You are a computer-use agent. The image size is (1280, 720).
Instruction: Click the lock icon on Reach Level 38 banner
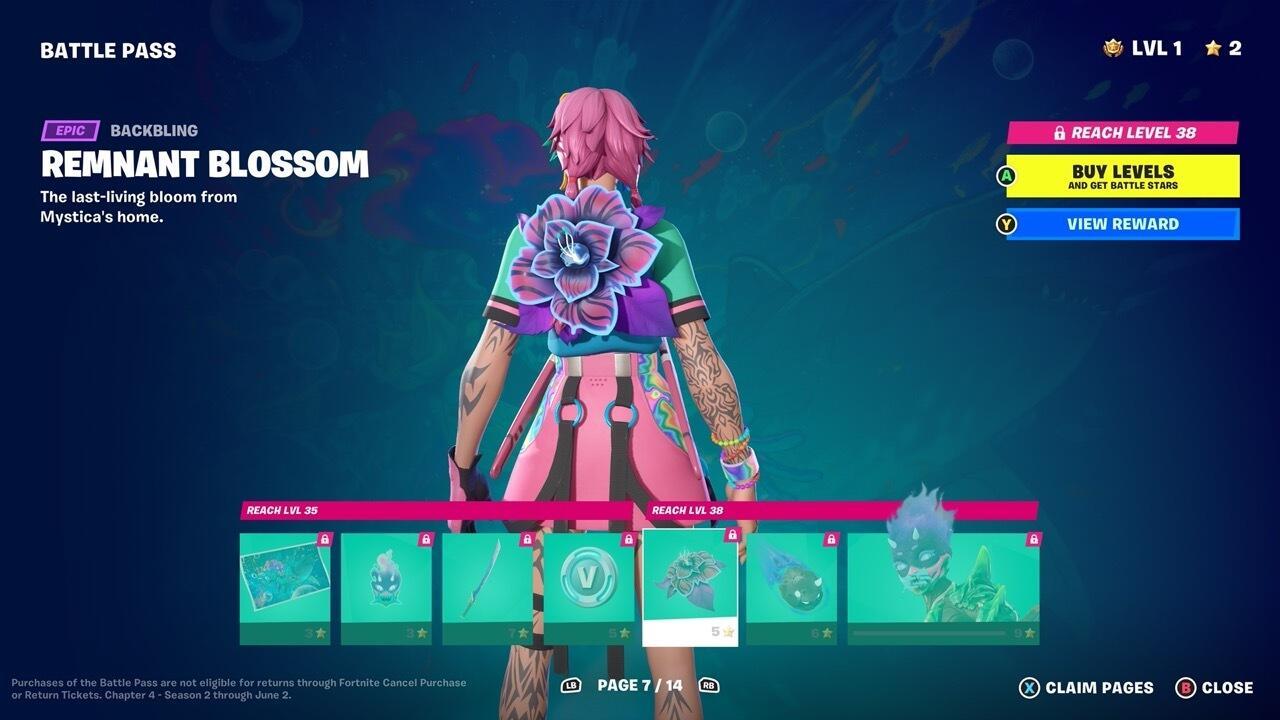click(1059, 131)
